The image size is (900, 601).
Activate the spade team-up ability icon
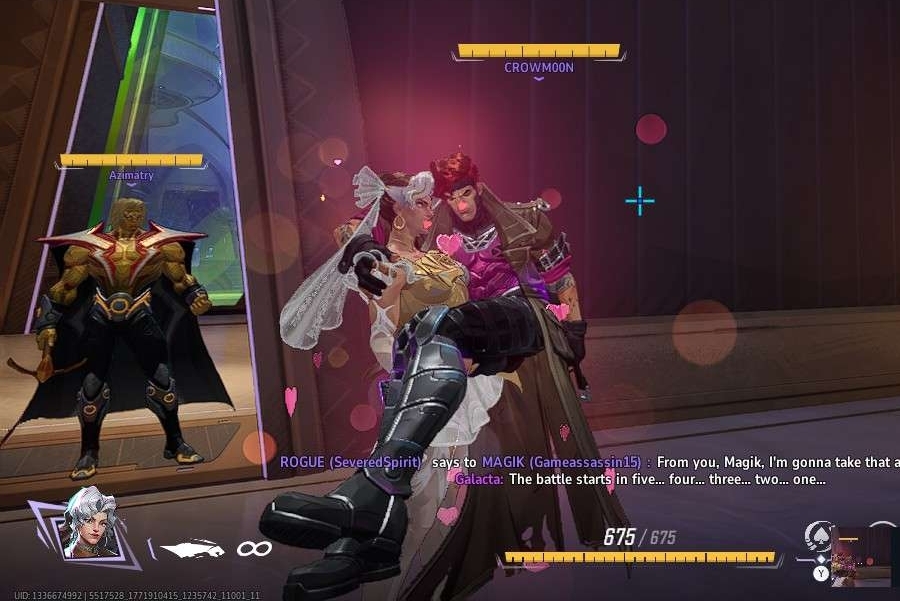pos(820,537)
